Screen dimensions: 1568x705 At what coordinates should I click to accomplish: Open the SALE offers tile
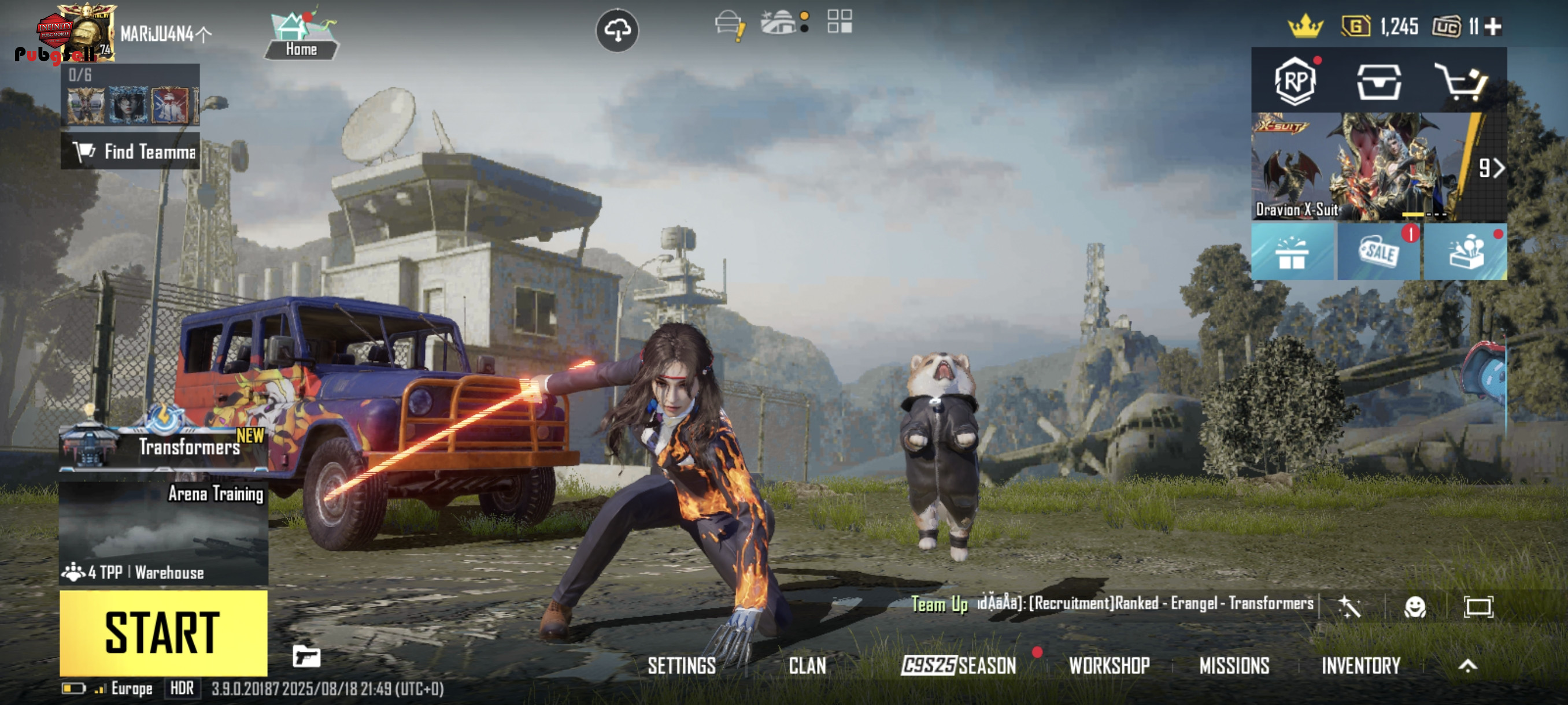tap(1379, 252)
